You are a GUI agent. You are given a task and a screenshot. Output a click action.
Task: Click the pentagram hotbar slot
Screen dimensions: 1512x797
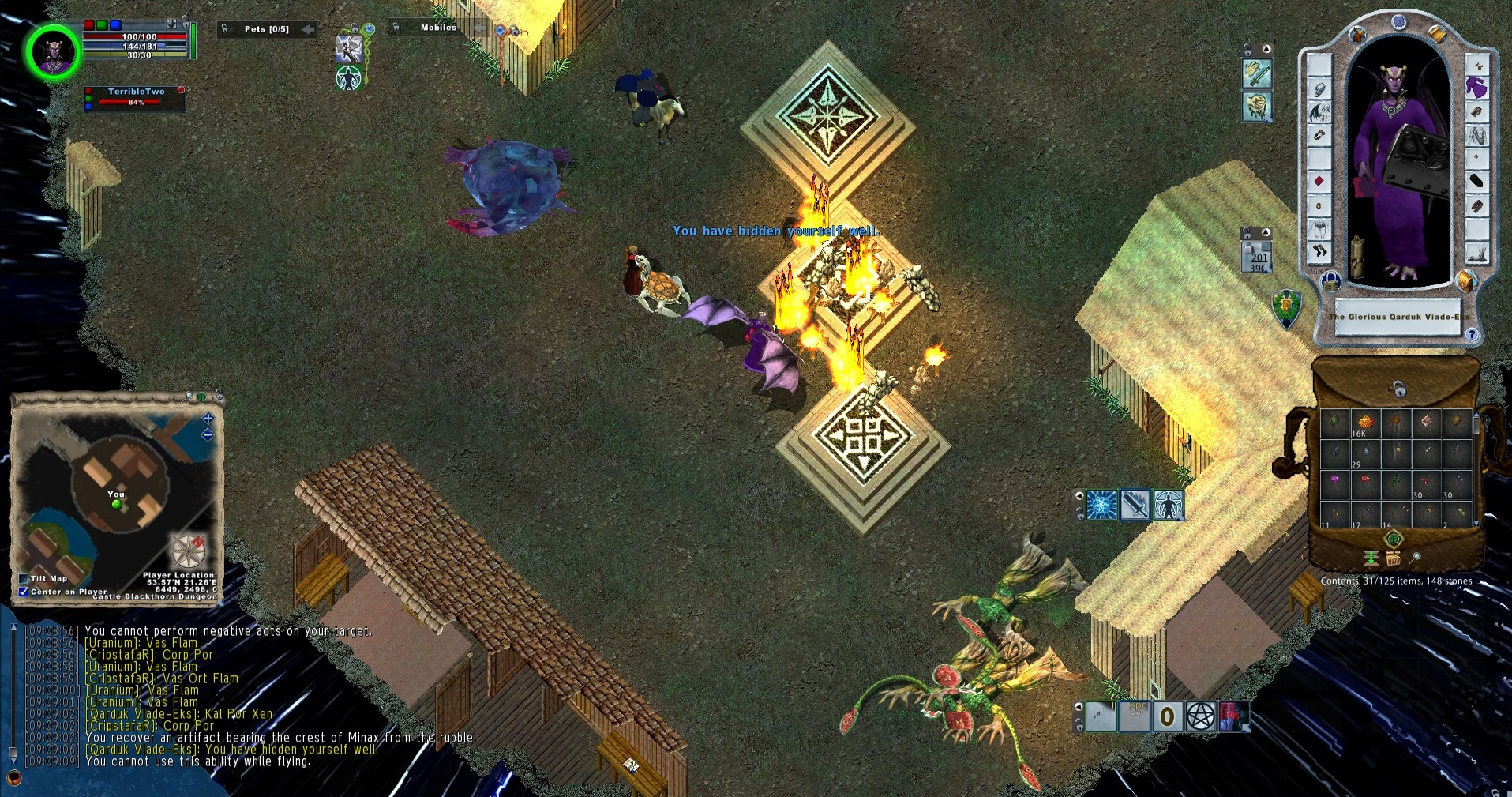[1200, 716]
